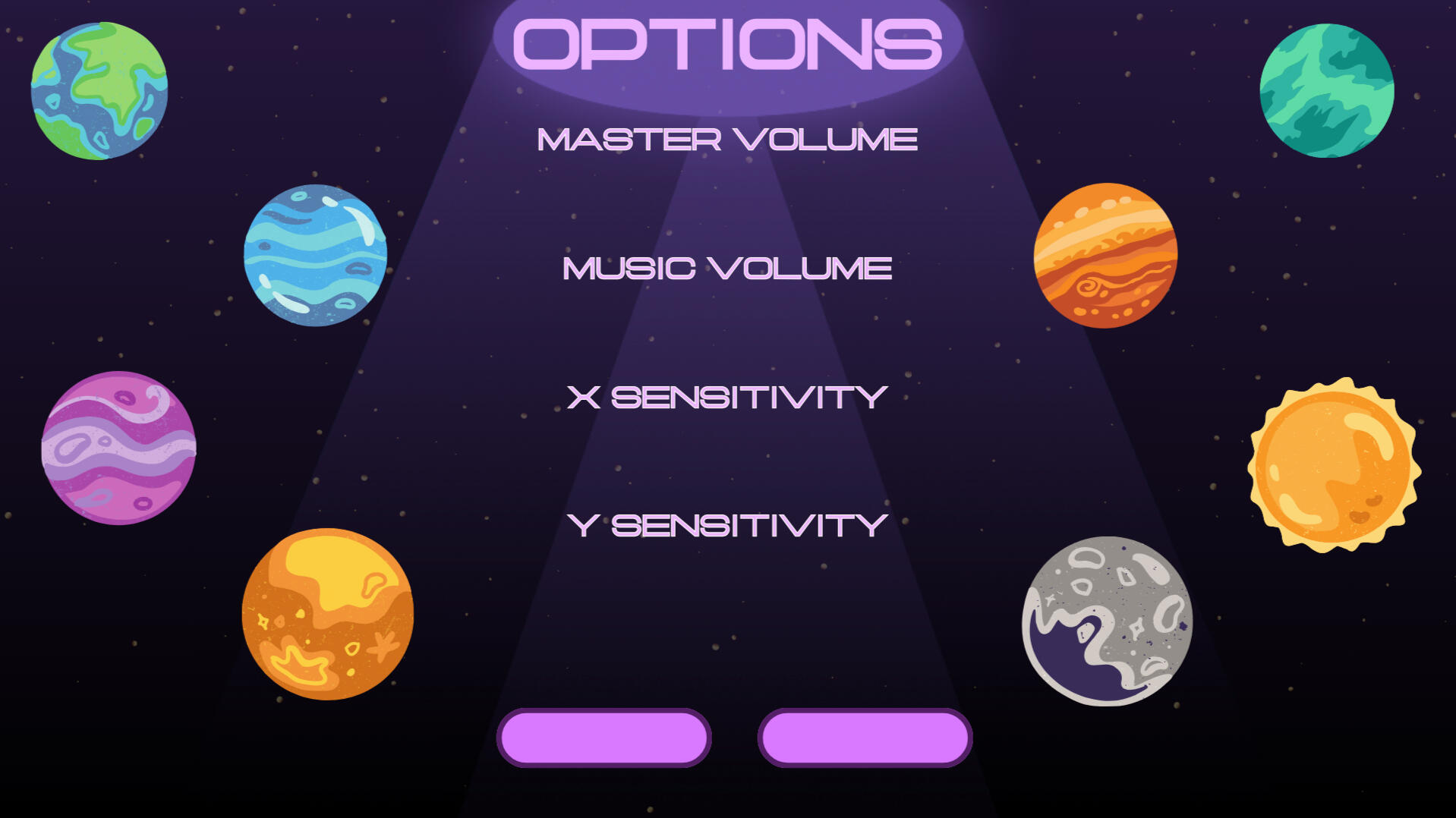Select the blue striped Neptune planet
The height and width of the screenshot is (818, 1456).
click(x=315, y=254)
